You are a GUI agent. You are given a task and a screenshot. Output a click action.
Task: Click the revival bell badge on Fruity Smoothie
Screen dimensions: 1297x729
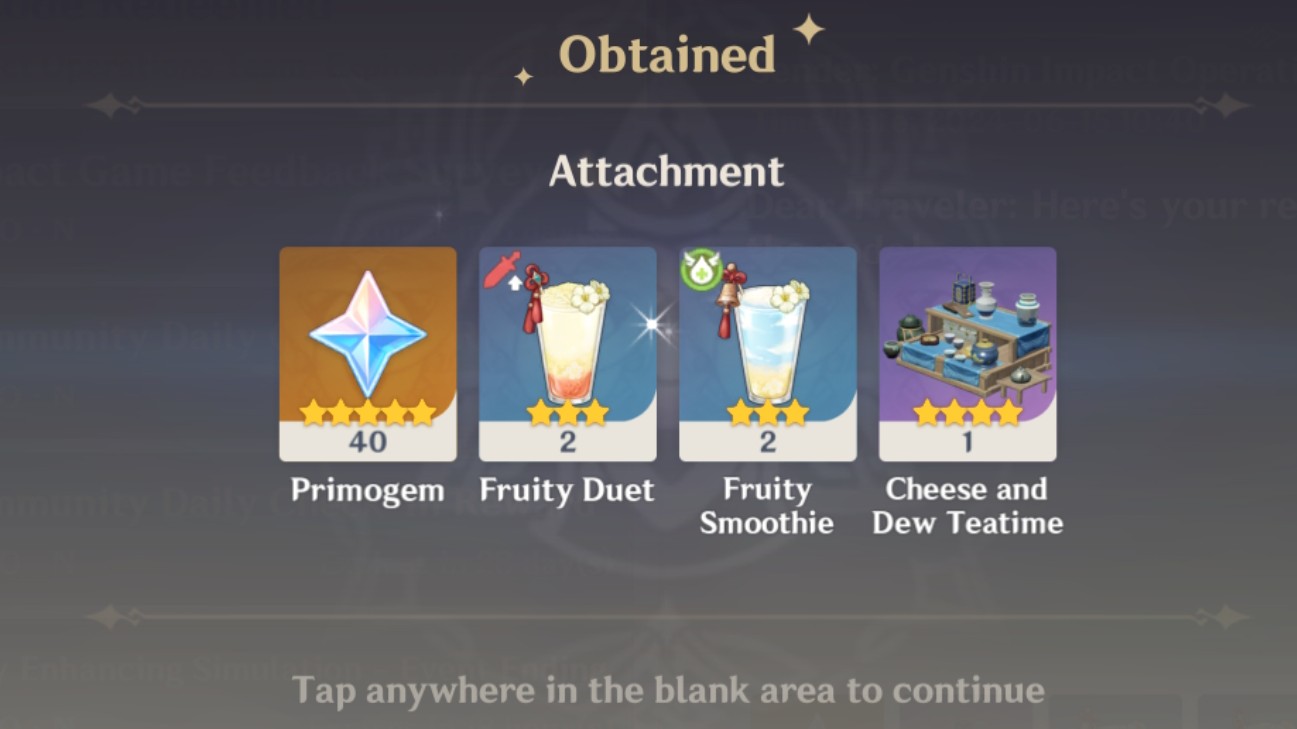pyautogui.click(x=701, y=268)
